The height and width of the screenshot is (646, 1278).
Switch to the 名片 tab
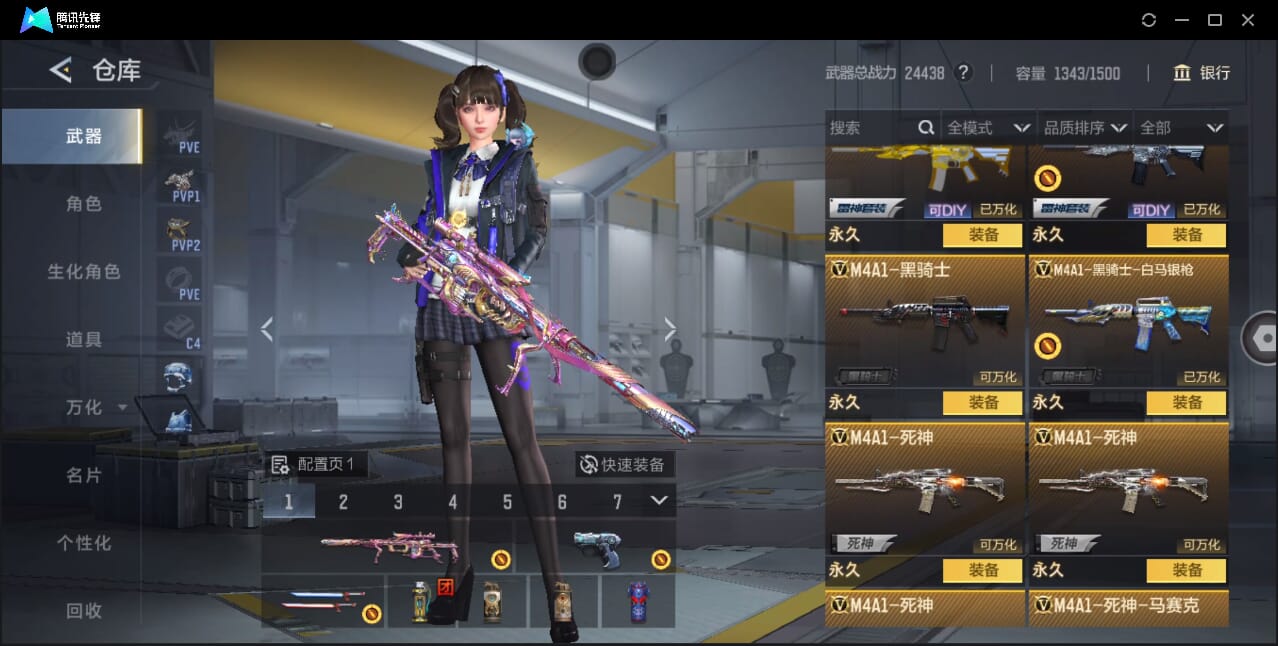(x=84, y=476)
